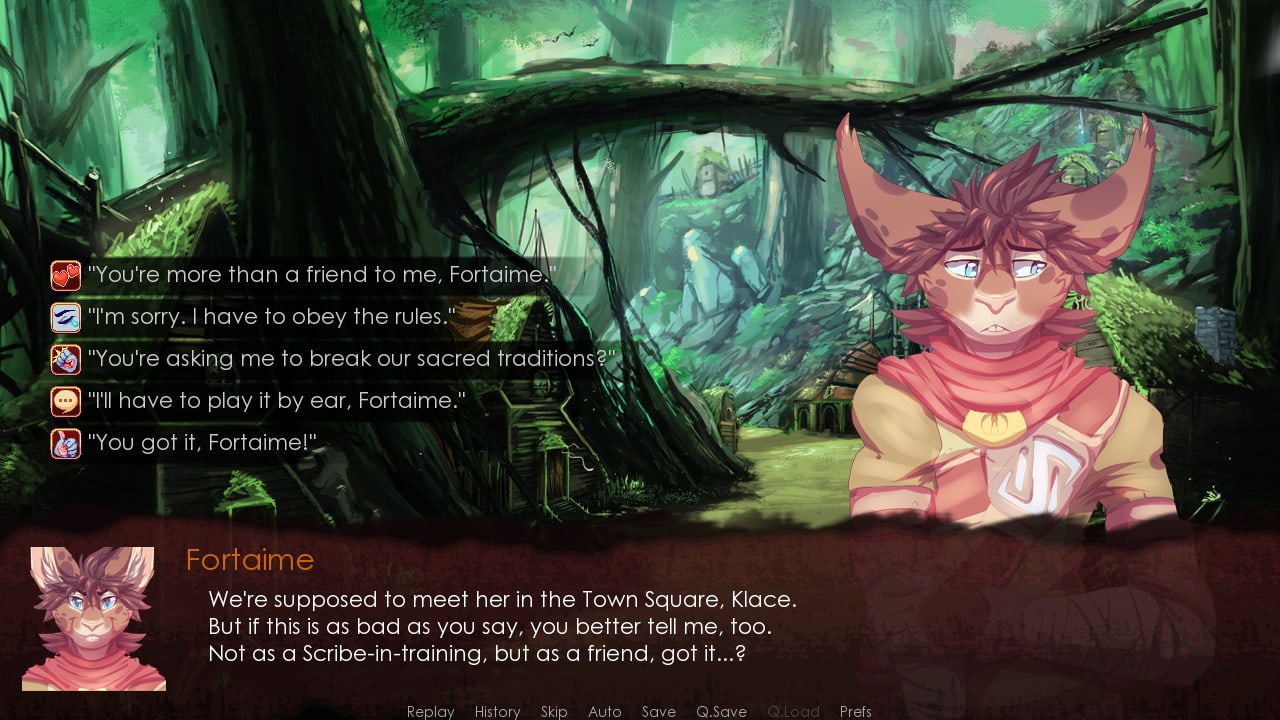Activate Skip mode
The width and height of the screenshot is (1280, 720).
point(554,711)
